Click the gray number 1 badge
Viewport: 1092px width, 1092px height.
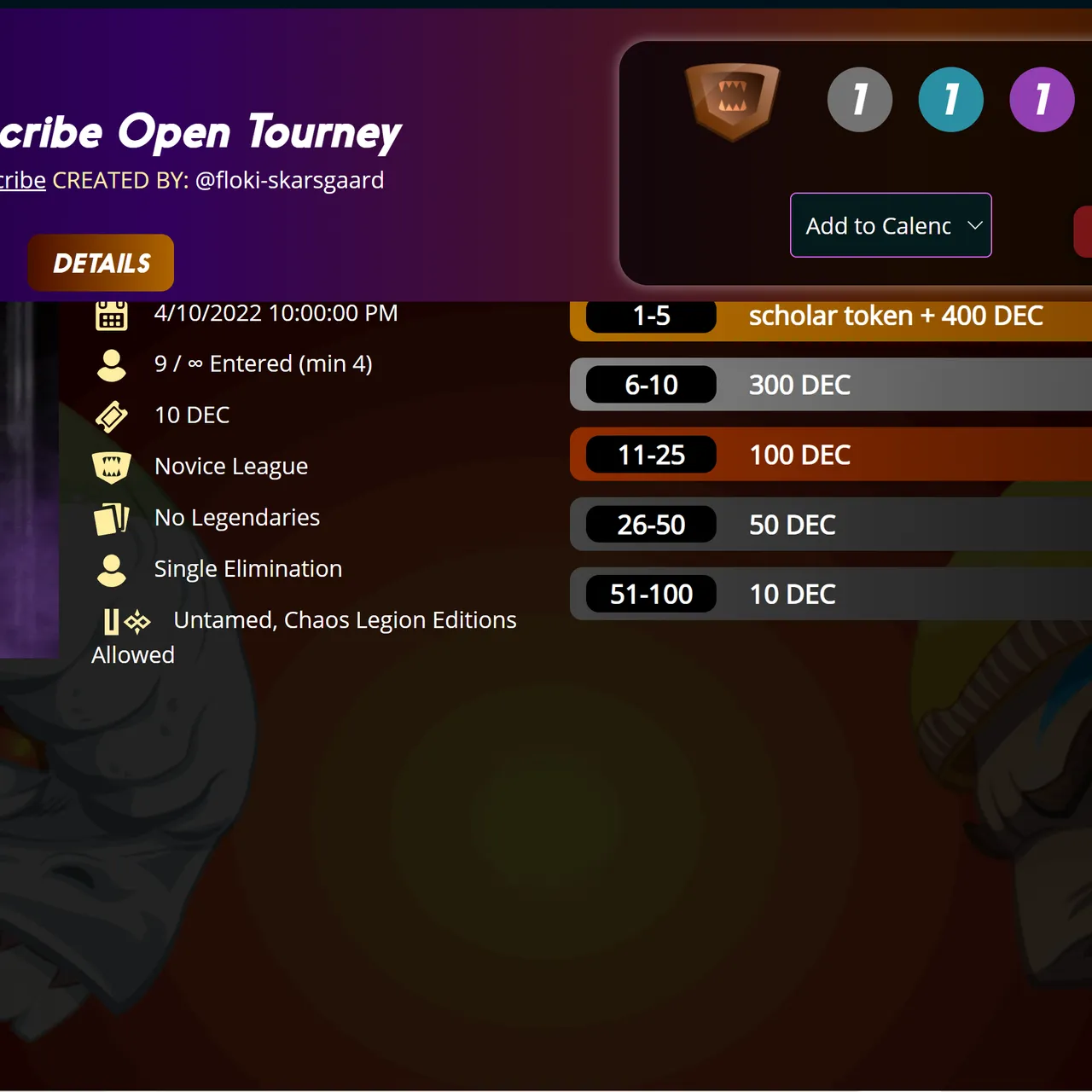coord(860,98)
